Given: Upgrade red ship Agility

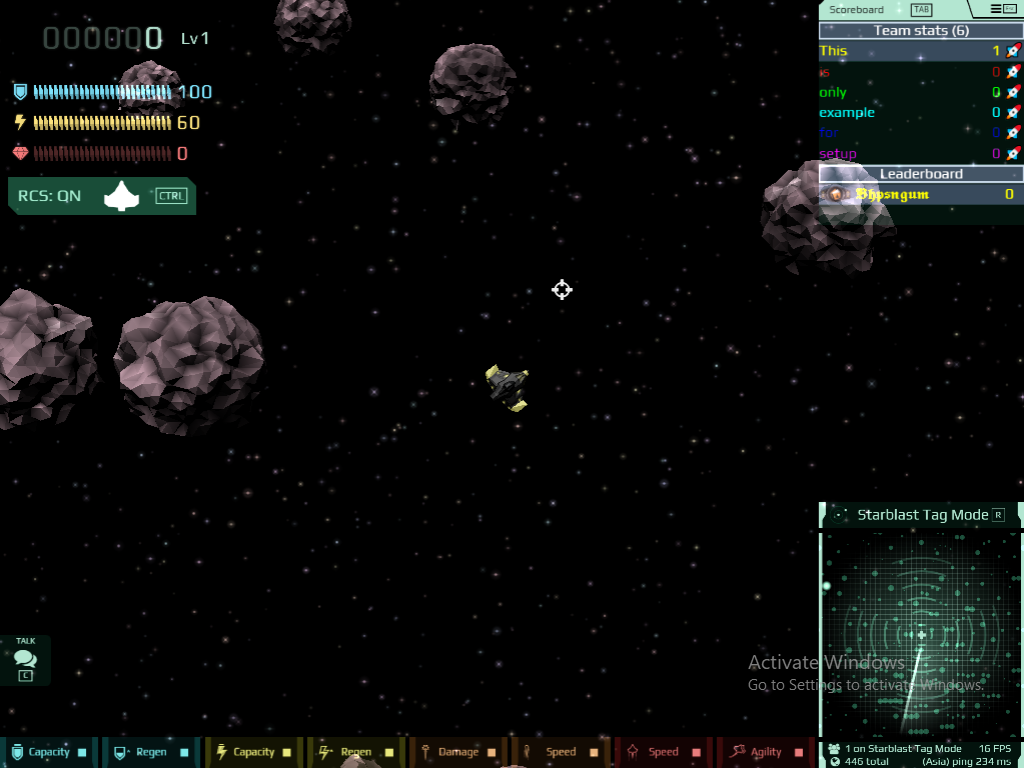Looking at the screenshot, I should click(765, 752).
